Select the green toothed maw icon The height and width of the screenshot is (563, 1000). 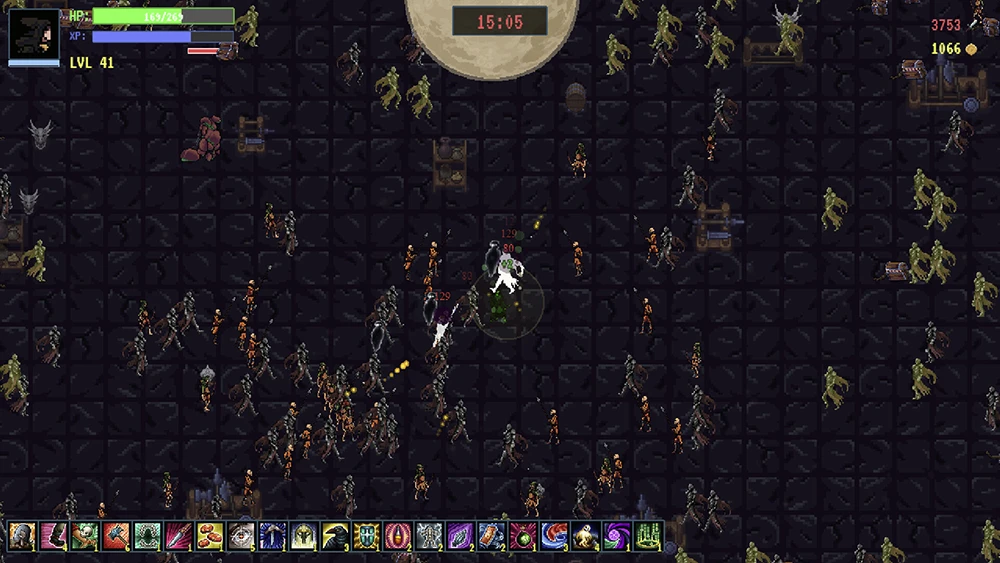point(147,536)
